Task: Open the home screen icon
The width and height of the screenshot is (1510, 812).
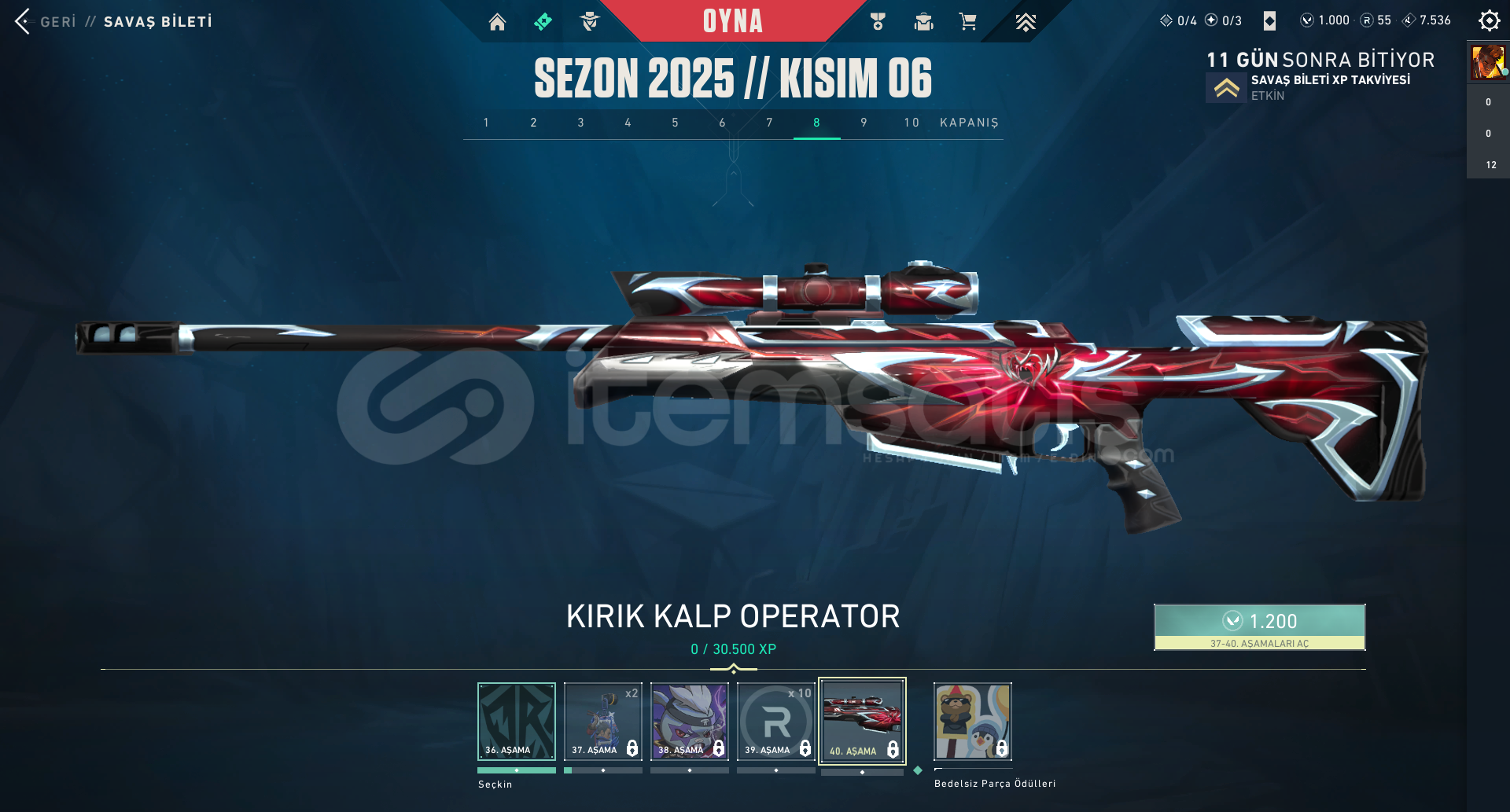Action: pyautogui.click(x=497, y=22)
